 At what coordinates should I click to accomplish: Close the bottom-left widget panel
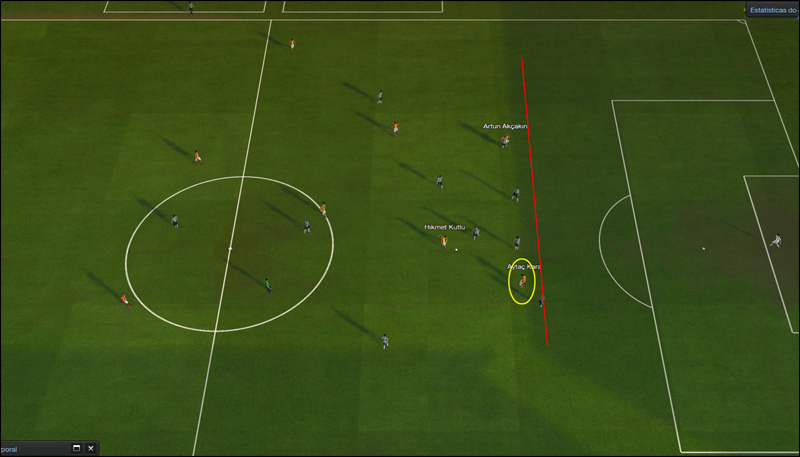pyautogui.click(x=91, y=449)
